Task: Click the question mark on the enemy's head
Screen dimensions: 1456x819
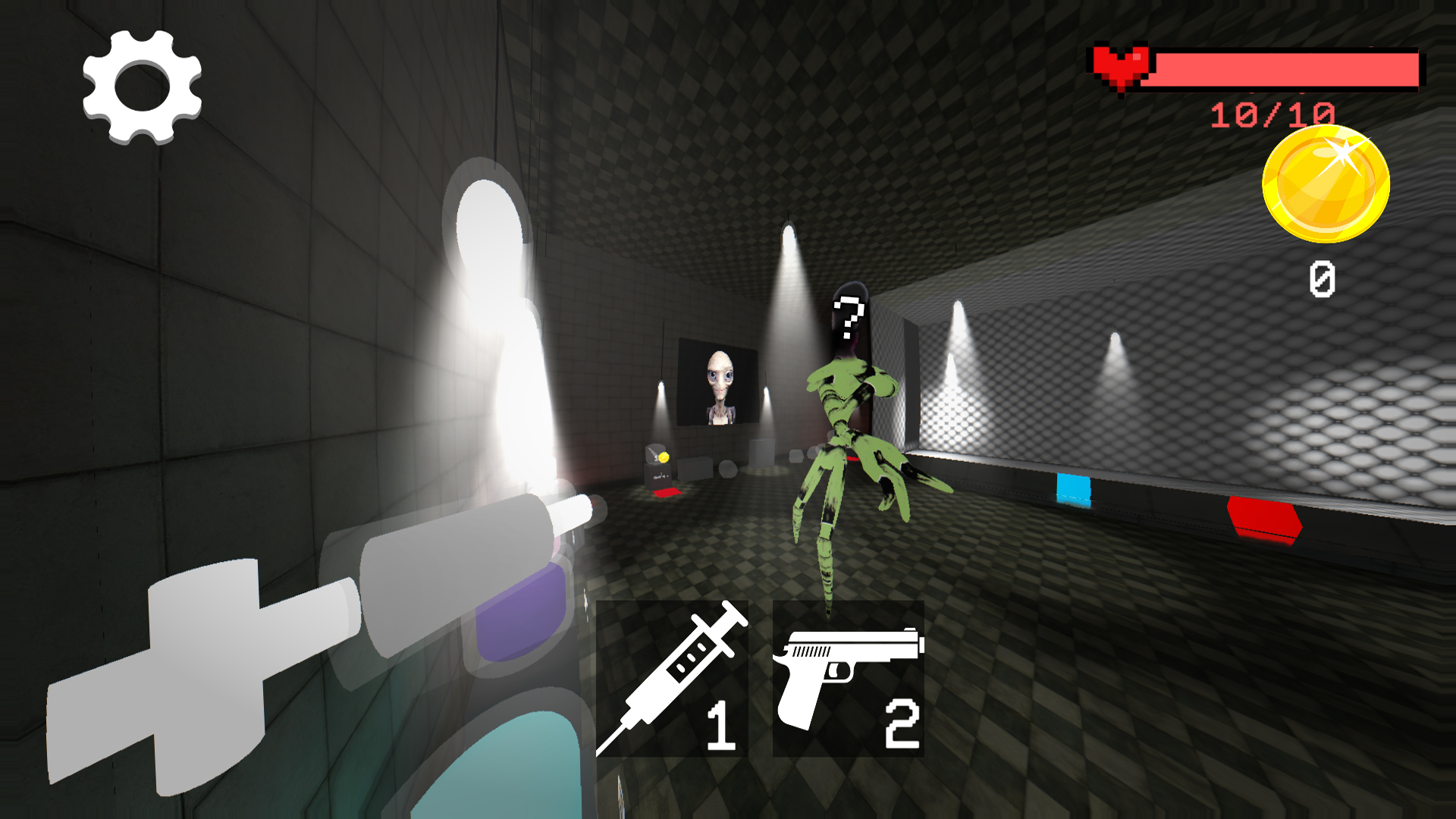Action: coord(849,315)
